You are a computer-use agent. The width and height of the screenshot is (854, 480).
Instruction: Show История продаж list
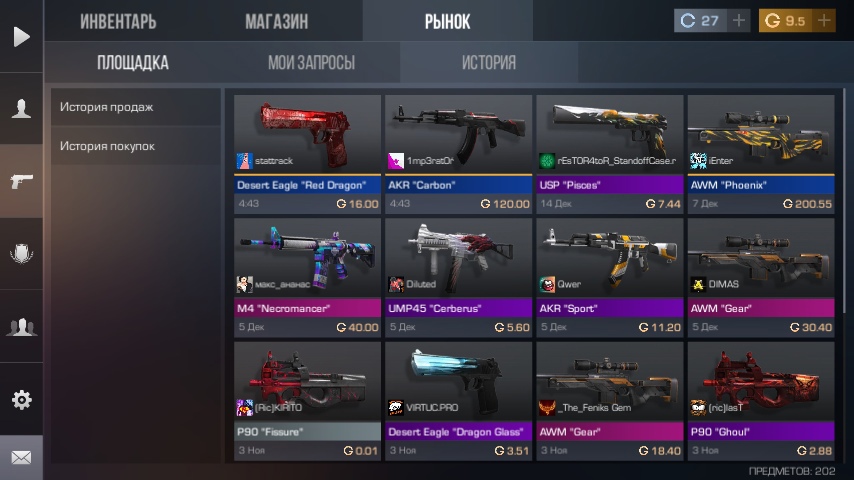click(x=135, y=107)
